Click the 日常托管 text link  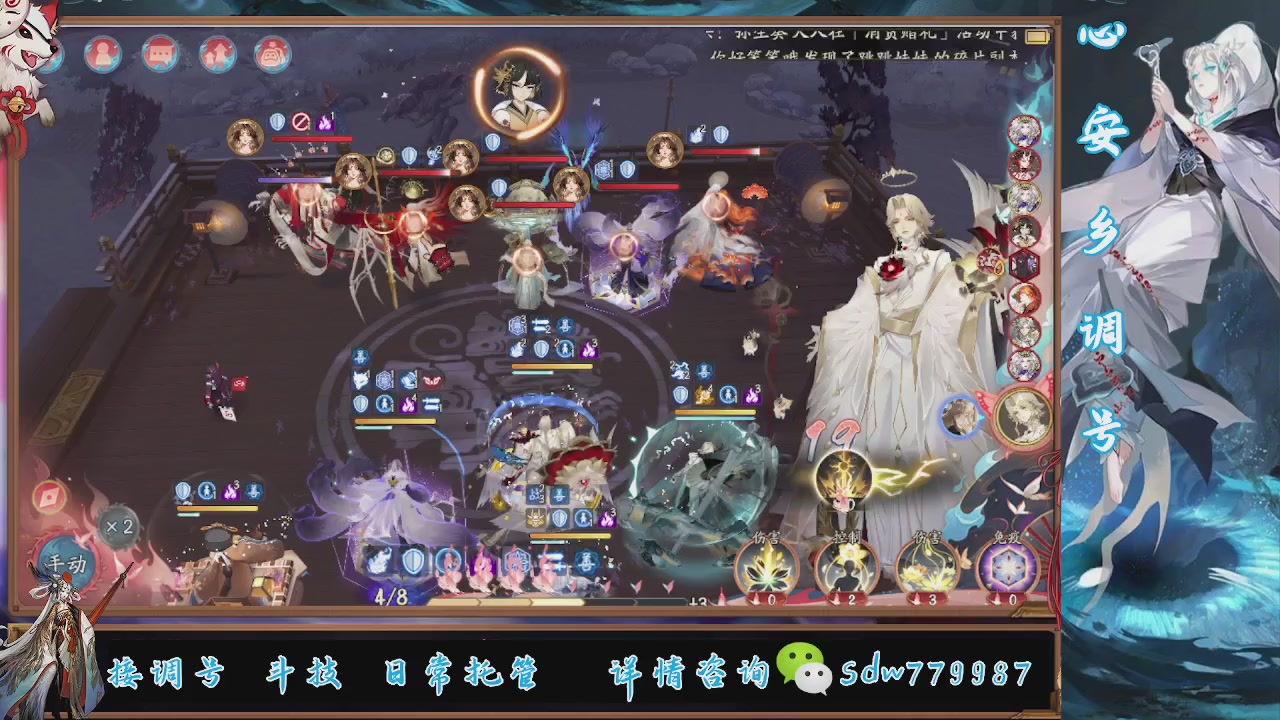click(x=460, y=675)
